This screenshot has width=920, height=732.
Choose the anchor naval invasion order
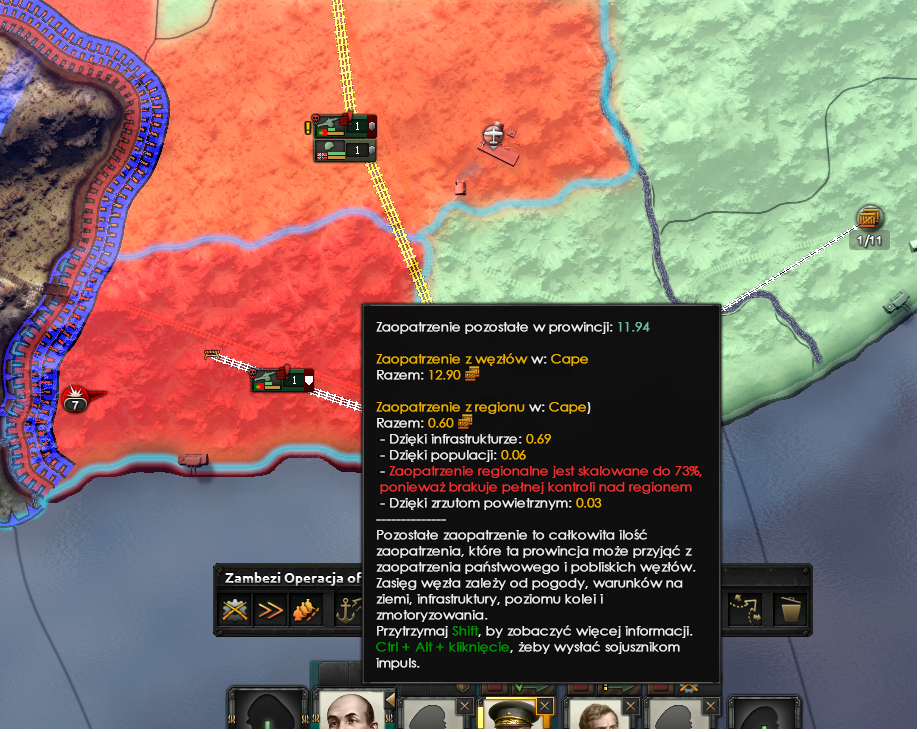[x=345, y=609]
